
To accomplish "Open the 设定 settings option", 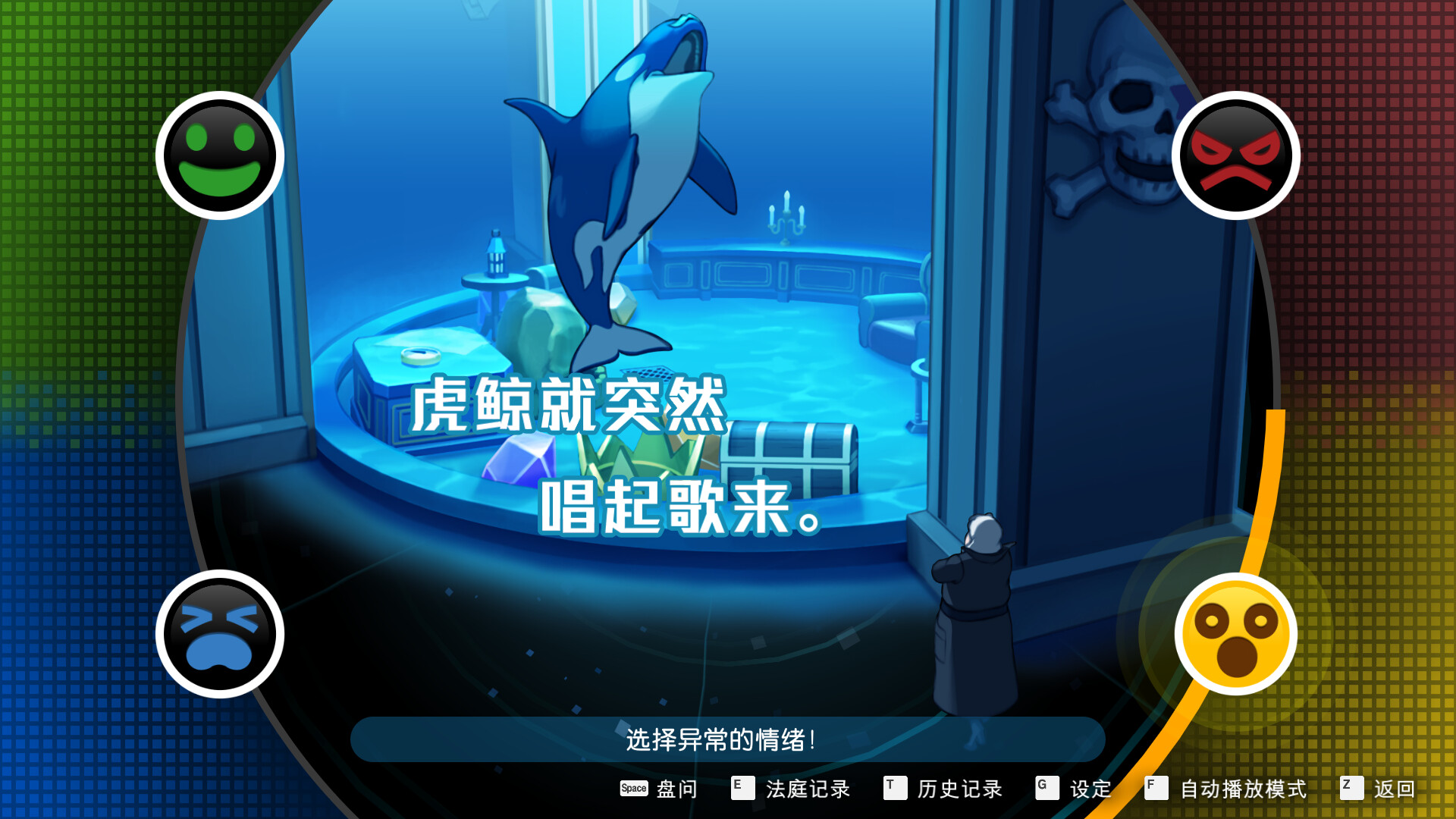I will [1090, 790].
